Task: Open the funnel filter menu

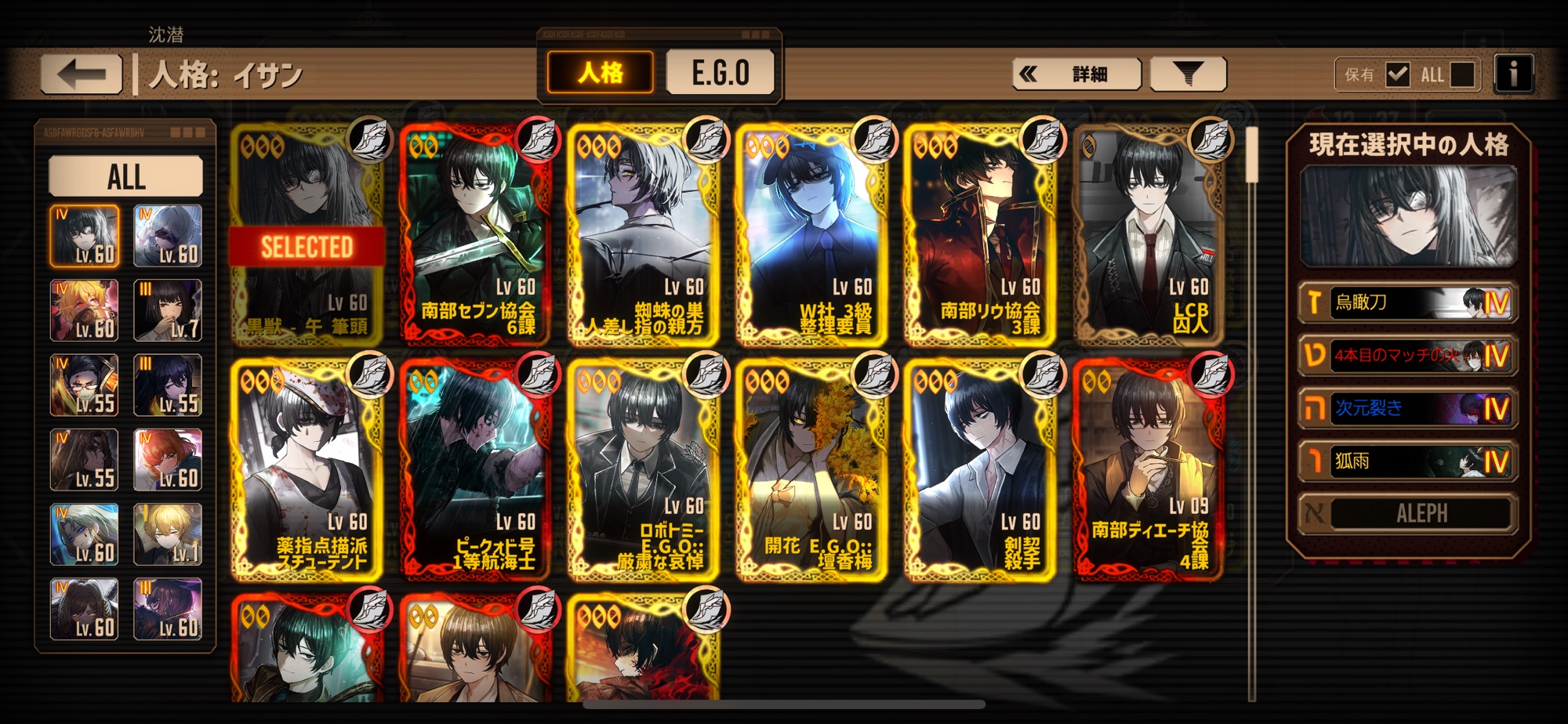Action: click(1188, 74)
